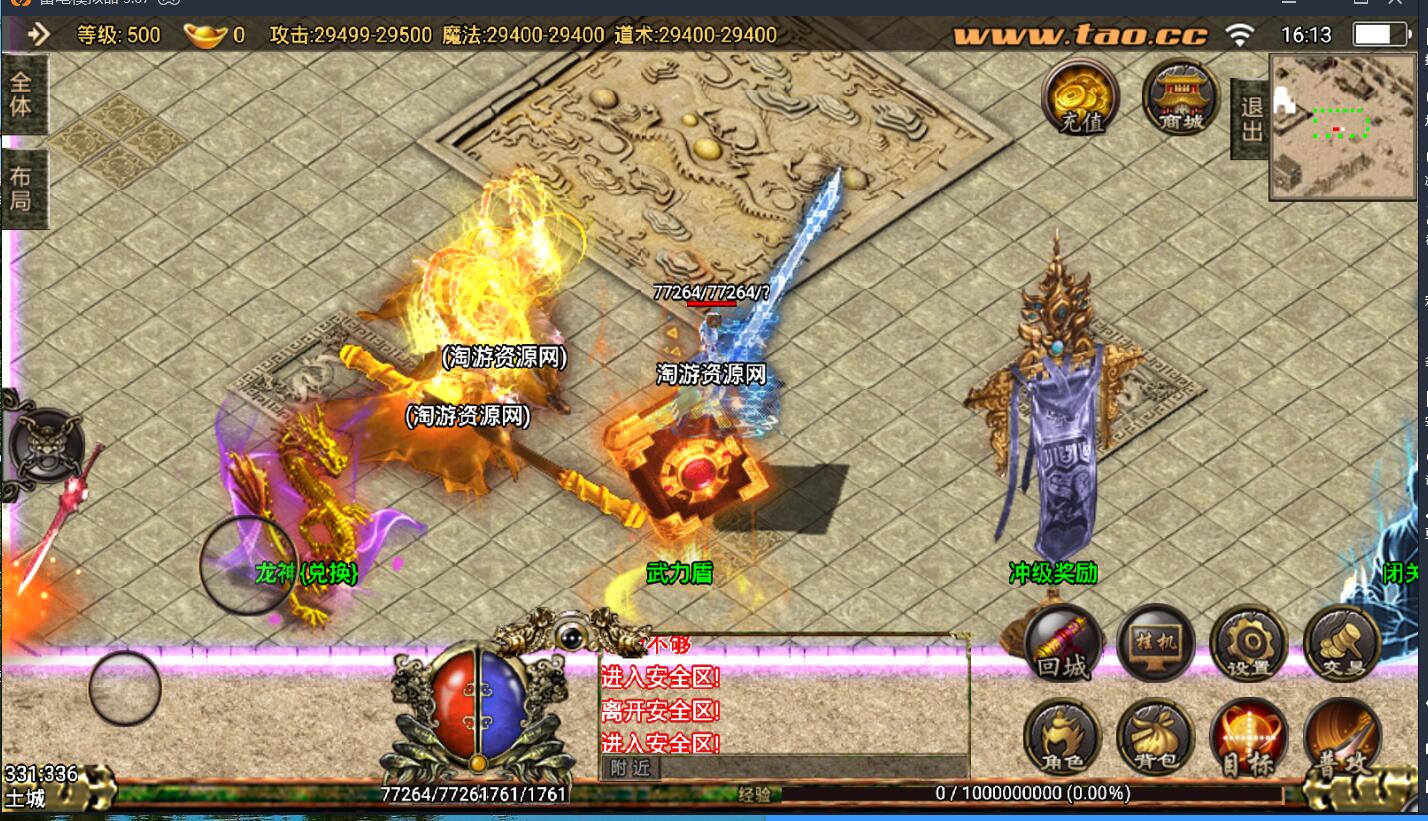Image resolution: width=1428 pixels, height=821 pixels.
Task: Open the 交易 trade hammer icon
Action: pos(1342,643)
